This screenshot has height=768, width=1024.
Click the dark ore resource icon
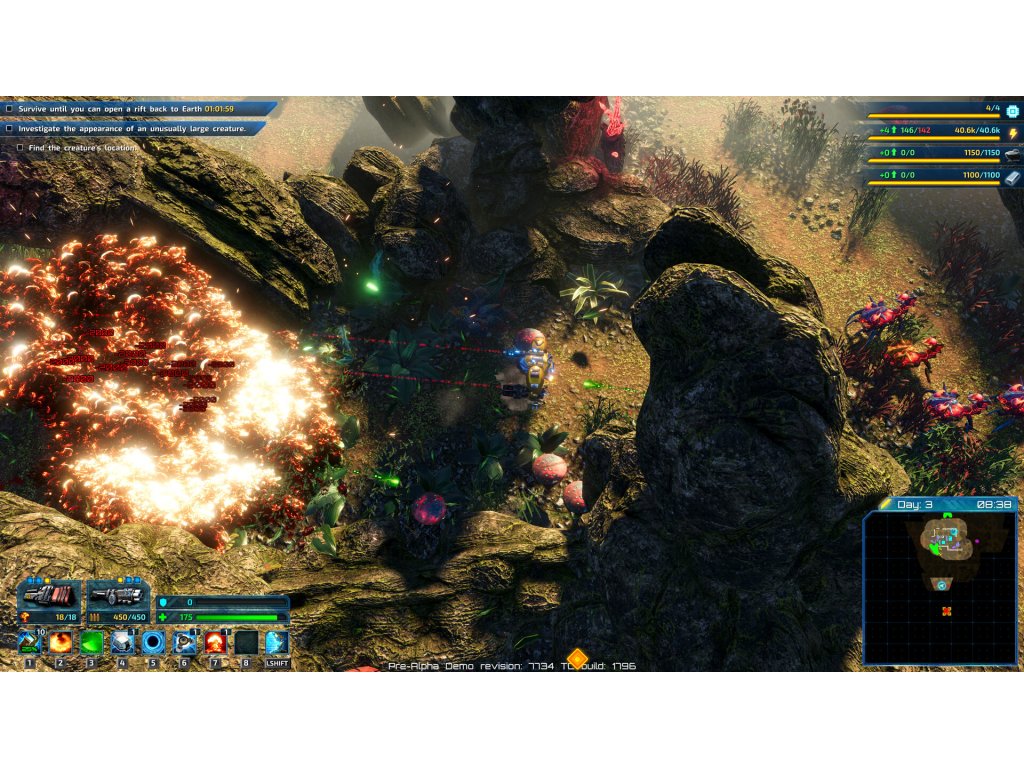pyautogui.click(x=1012, y=178)
